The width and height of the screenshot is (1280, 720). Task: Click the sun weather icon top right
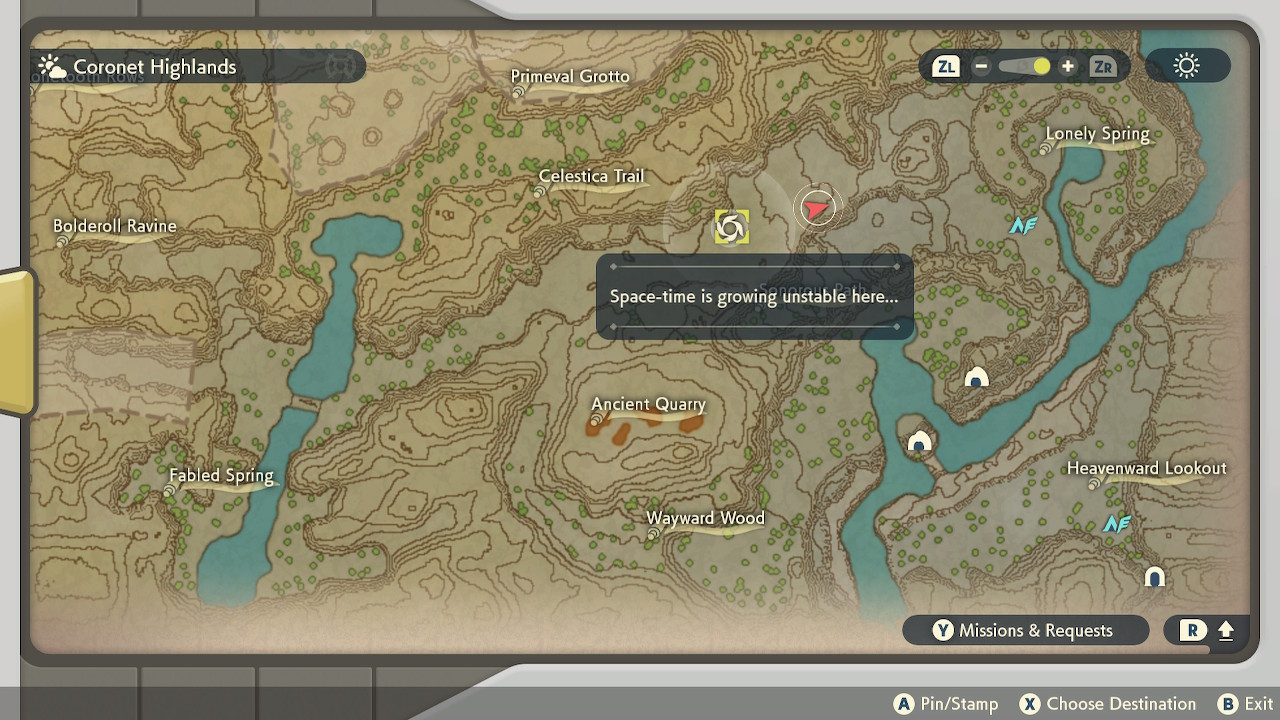coord(1186,66)
